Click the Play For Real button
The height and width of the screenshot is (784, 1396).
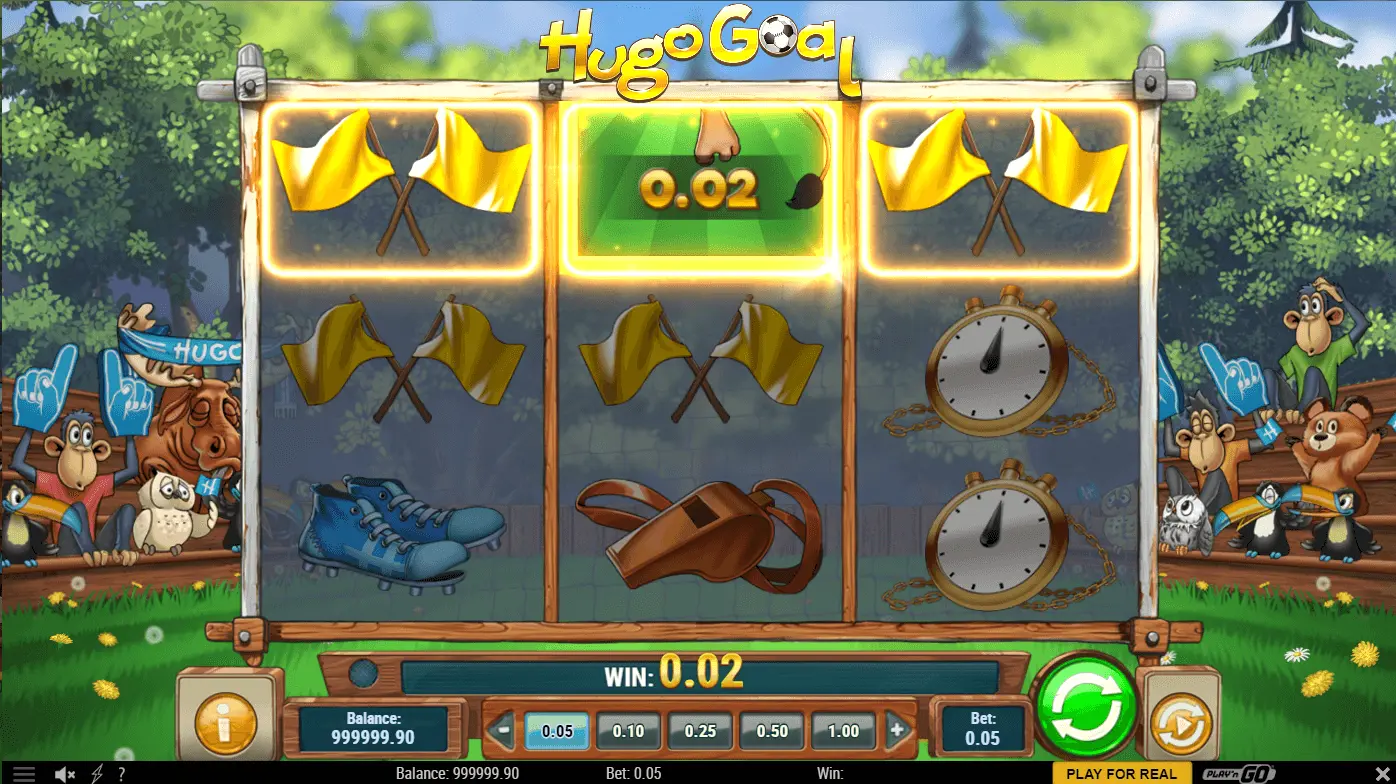(x=1122, y=774)
